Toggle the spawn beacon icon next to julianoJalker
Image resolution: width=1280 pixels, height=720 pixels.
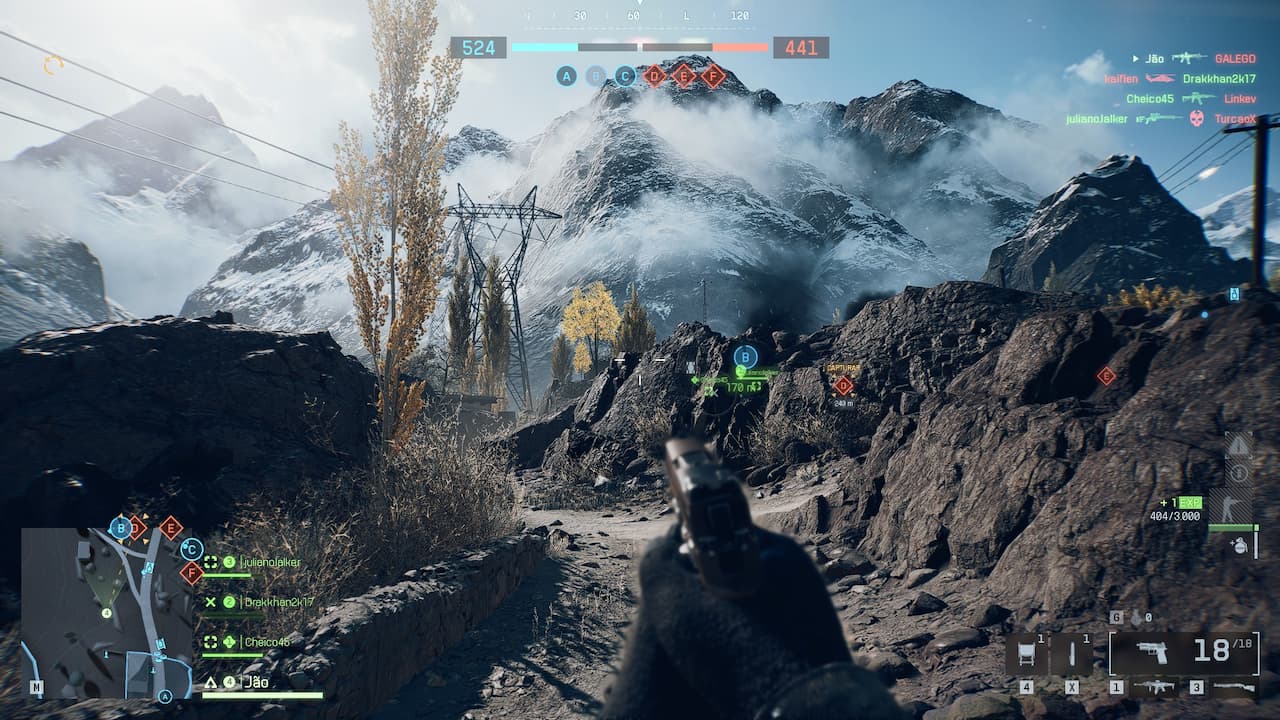click(210, 562)
